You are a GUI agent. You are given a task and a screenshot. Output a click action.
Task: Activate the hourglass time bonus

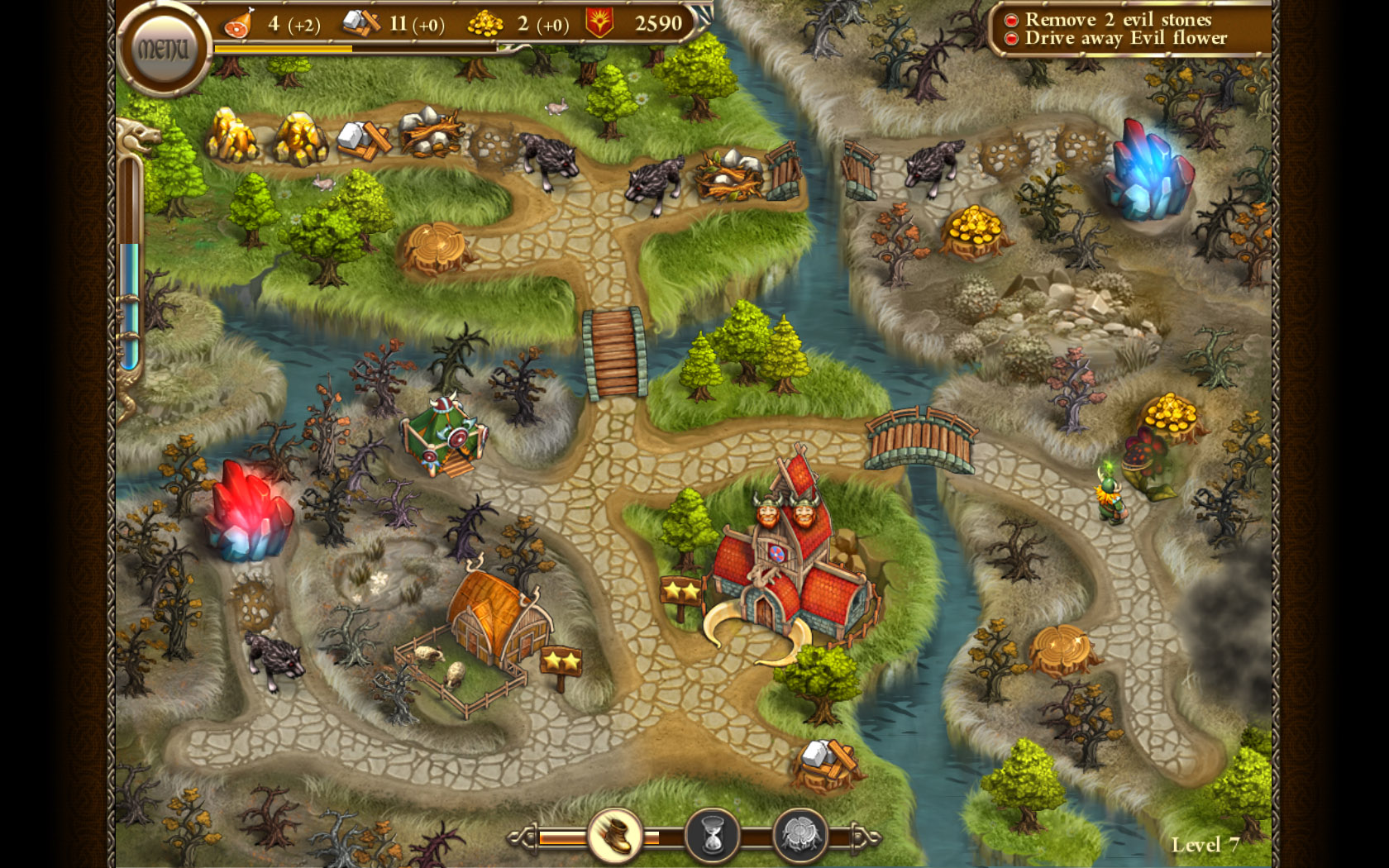(x=711, y=837)
